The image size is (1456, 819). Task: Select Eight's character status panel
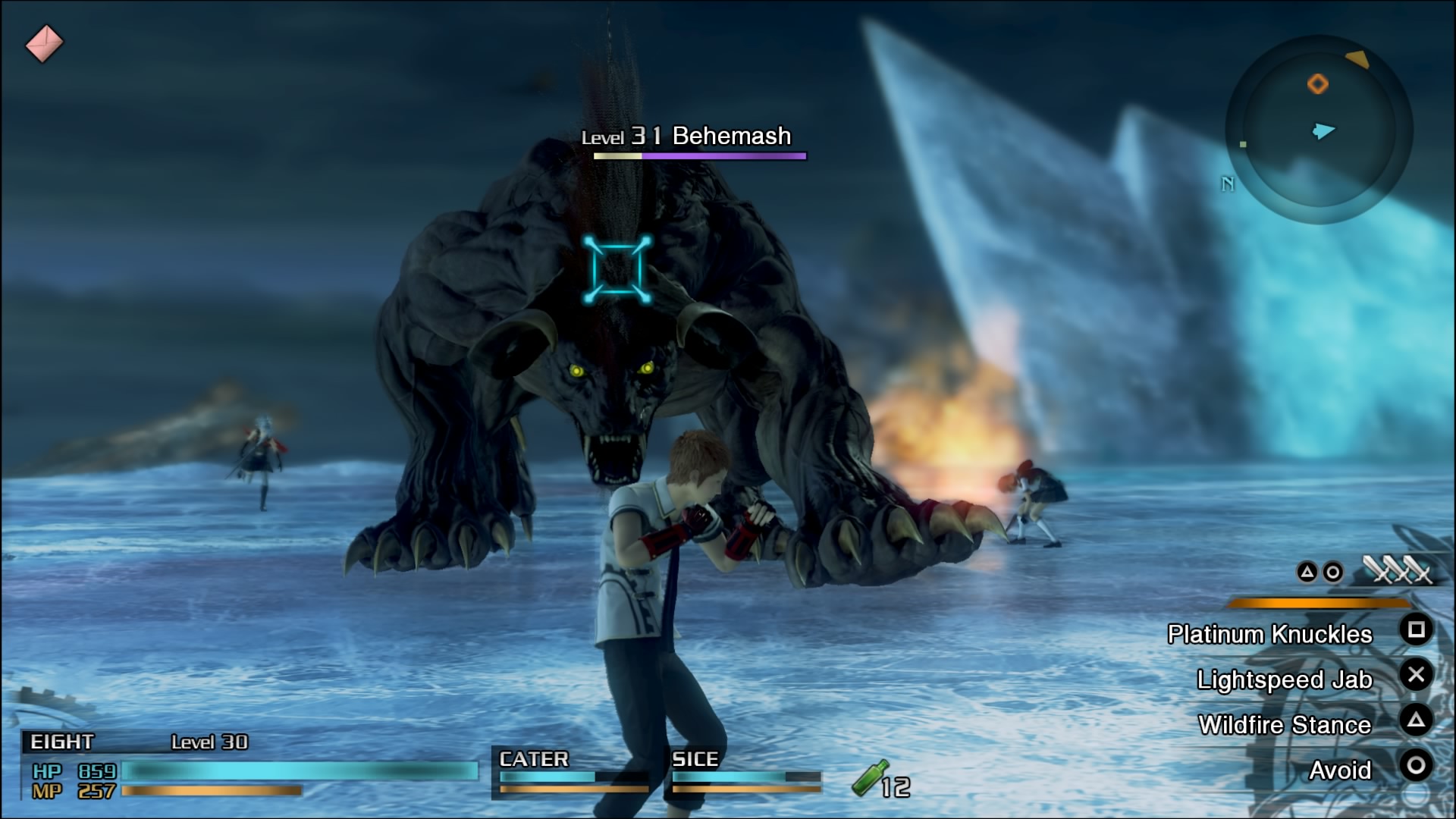coord(250,766)
